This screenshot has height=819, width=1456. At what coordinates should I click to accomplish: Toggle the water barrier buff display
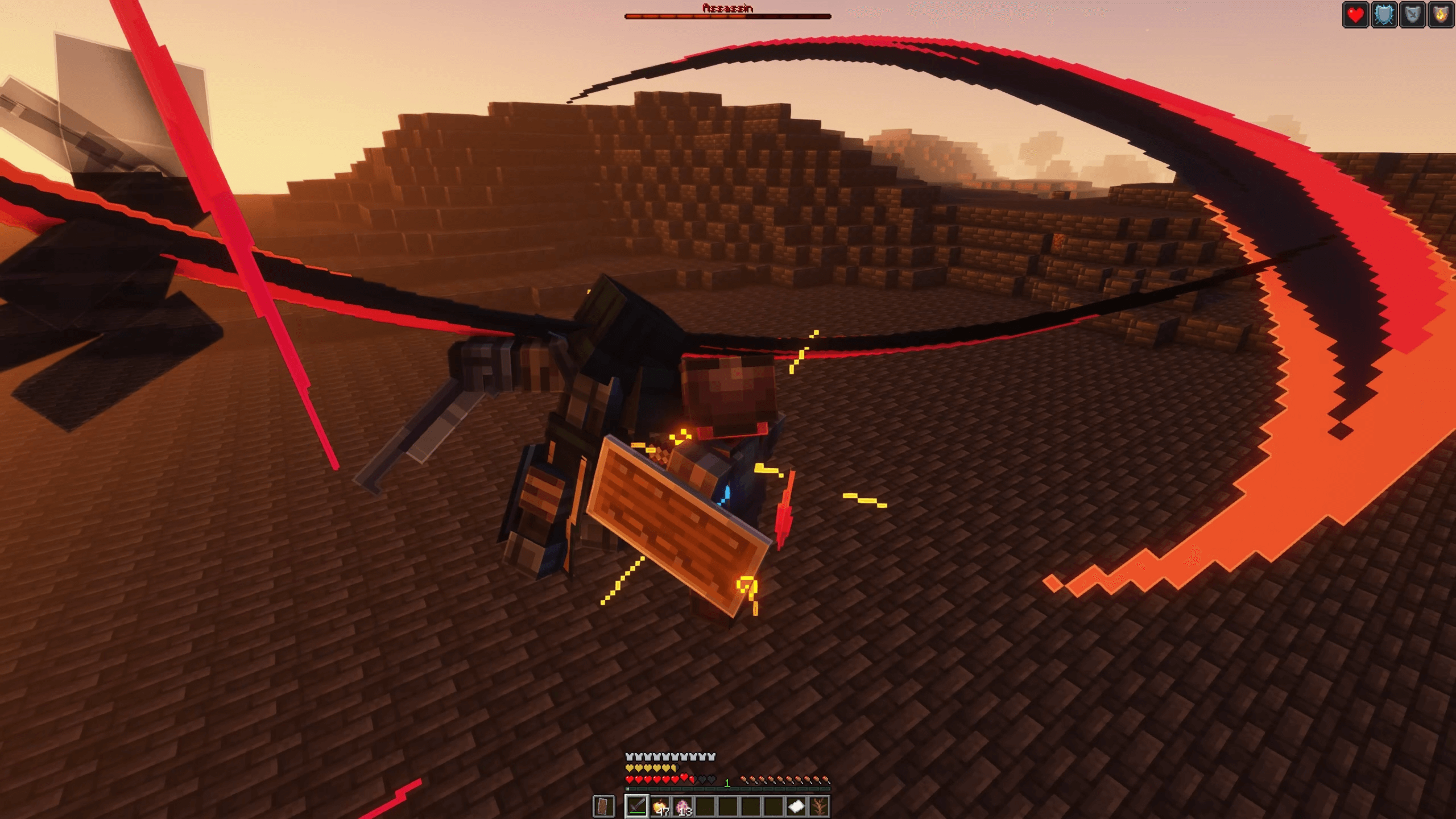[1384, 14]
